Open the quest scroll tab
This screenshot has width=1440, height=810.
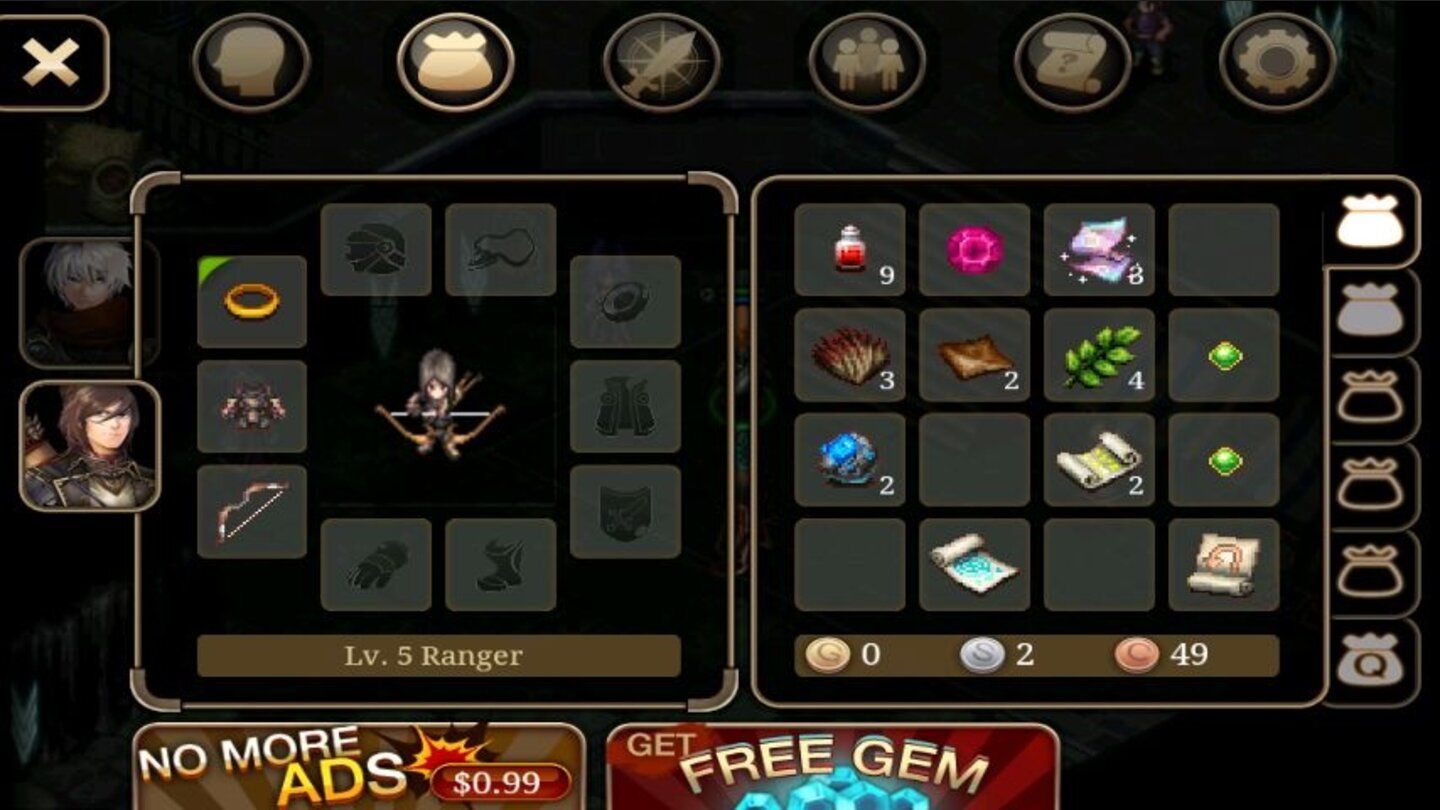[1070, 60]
